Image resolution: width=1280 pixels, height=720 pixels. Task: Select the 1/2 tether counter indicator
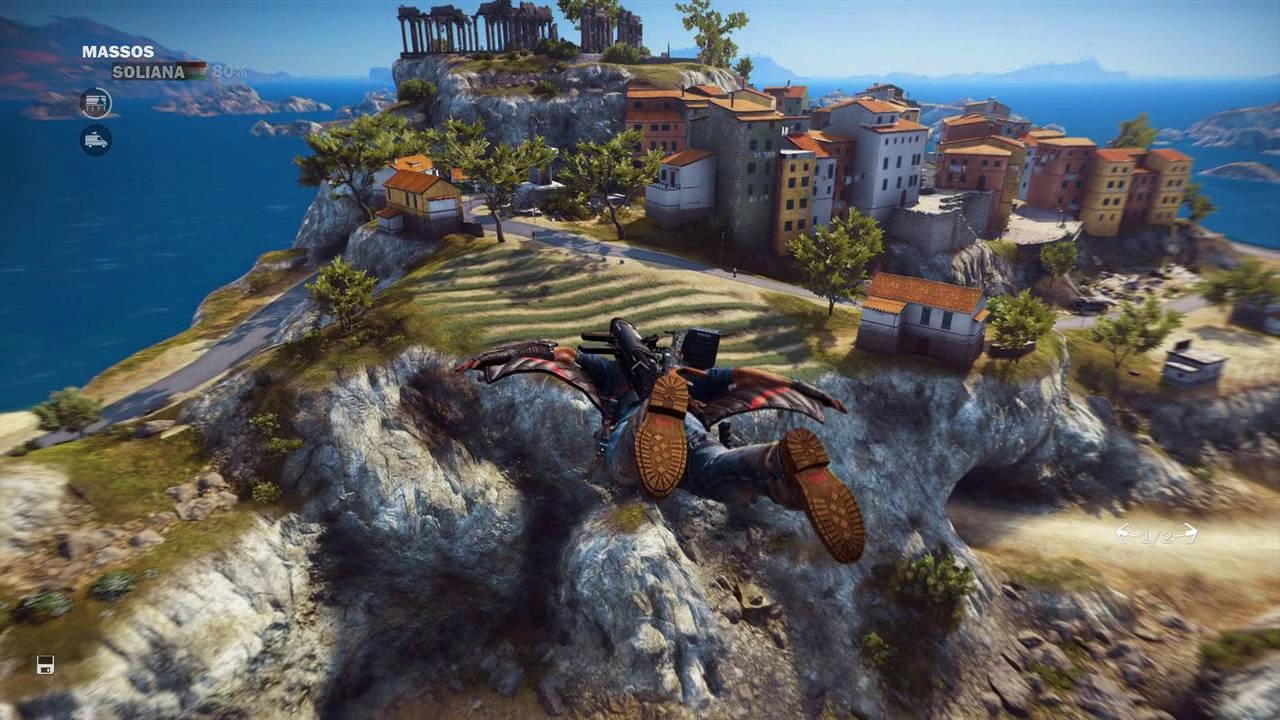[1157, 536]
